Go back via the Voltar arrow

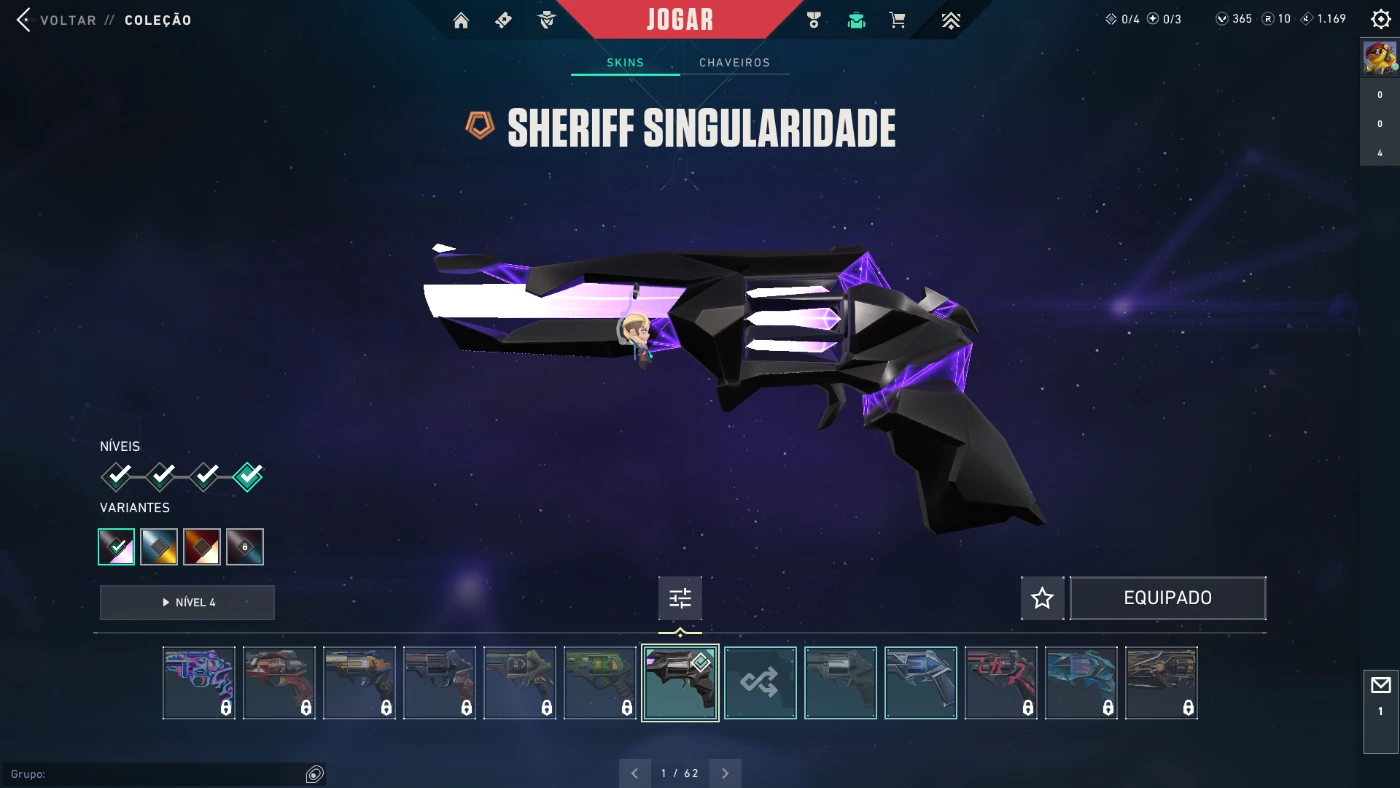[x=24, y=20]
